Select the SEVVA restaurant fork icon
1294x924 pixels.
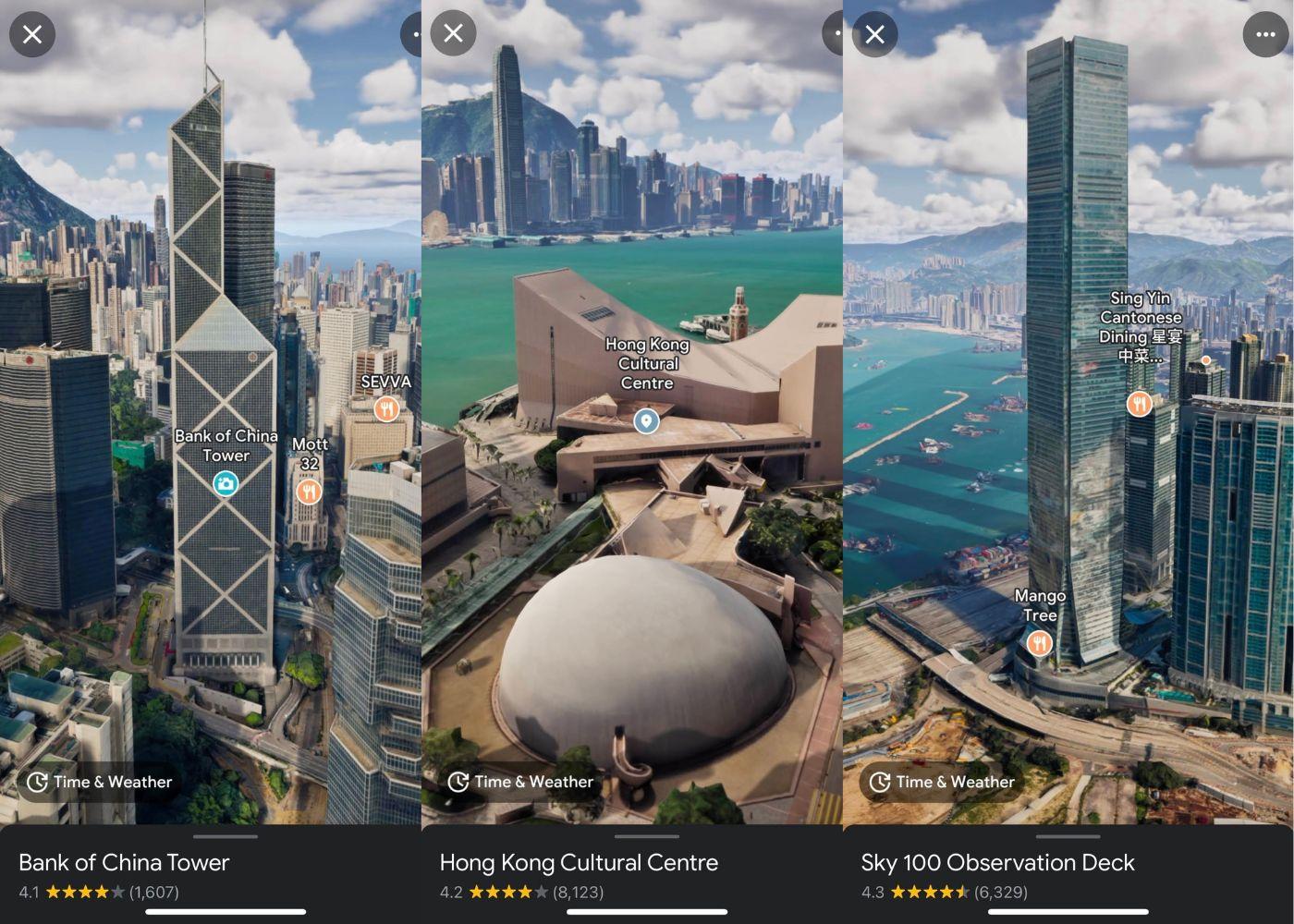click(x=386, y=407)
